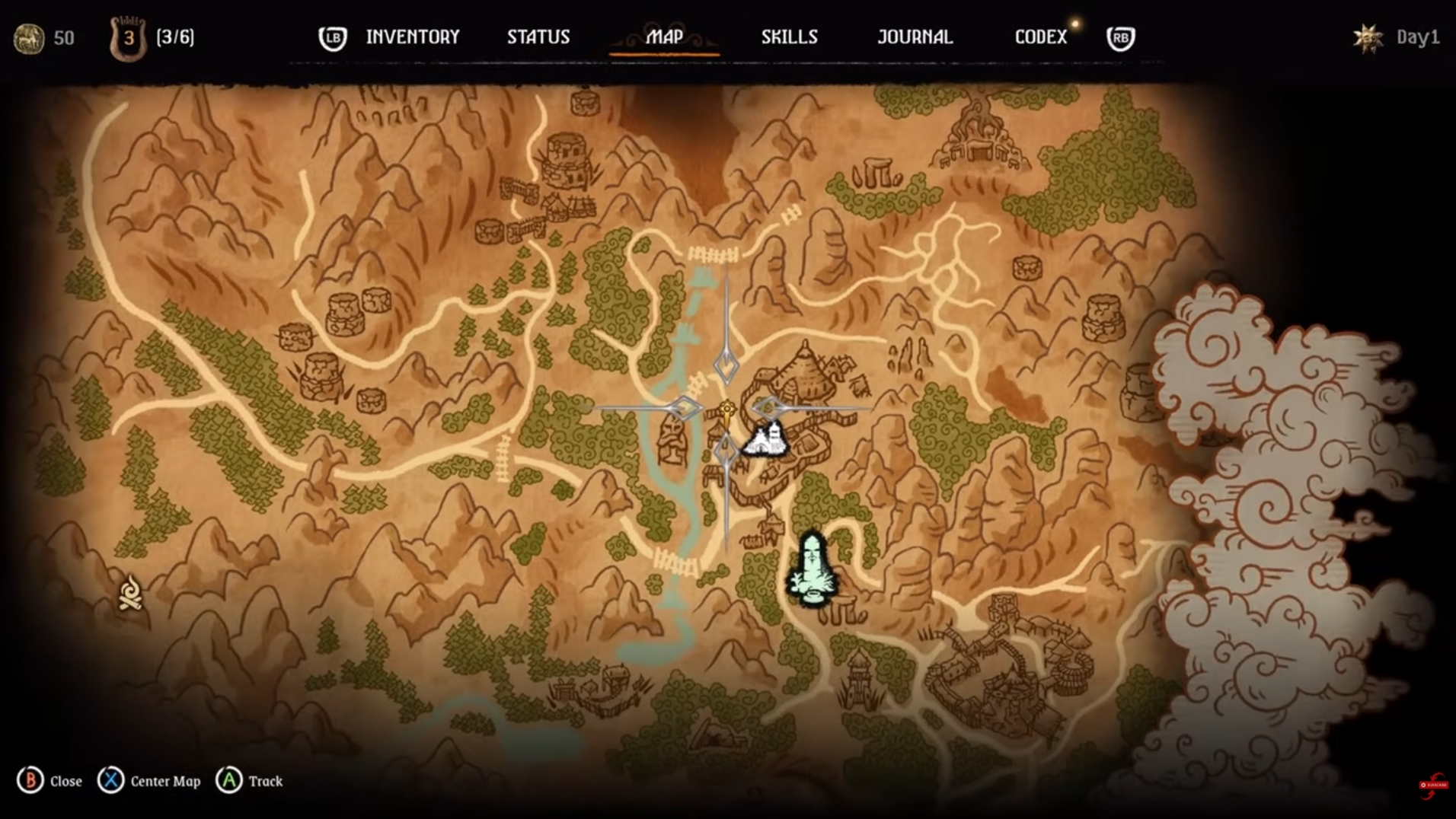The image size is (1456, 819).
Task: Switch to the Status tab
Action: tap(538, 37)
